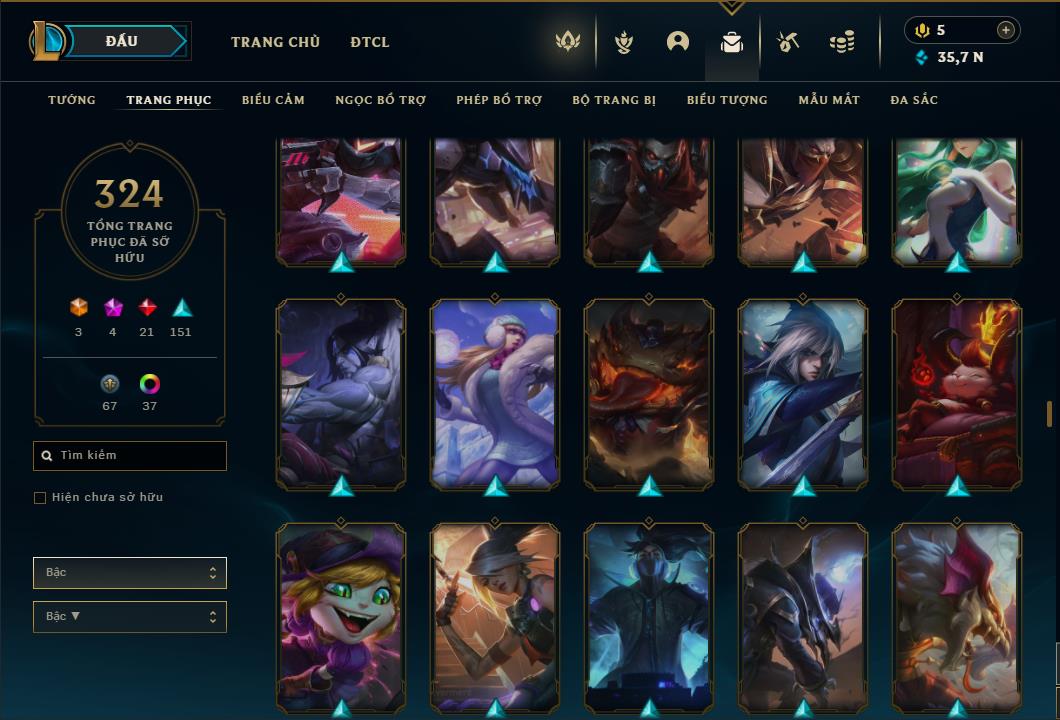Open the Bậc ▼ sort dropdown
The height and width of the screenshot is (720, 1060).
point(130,617)
